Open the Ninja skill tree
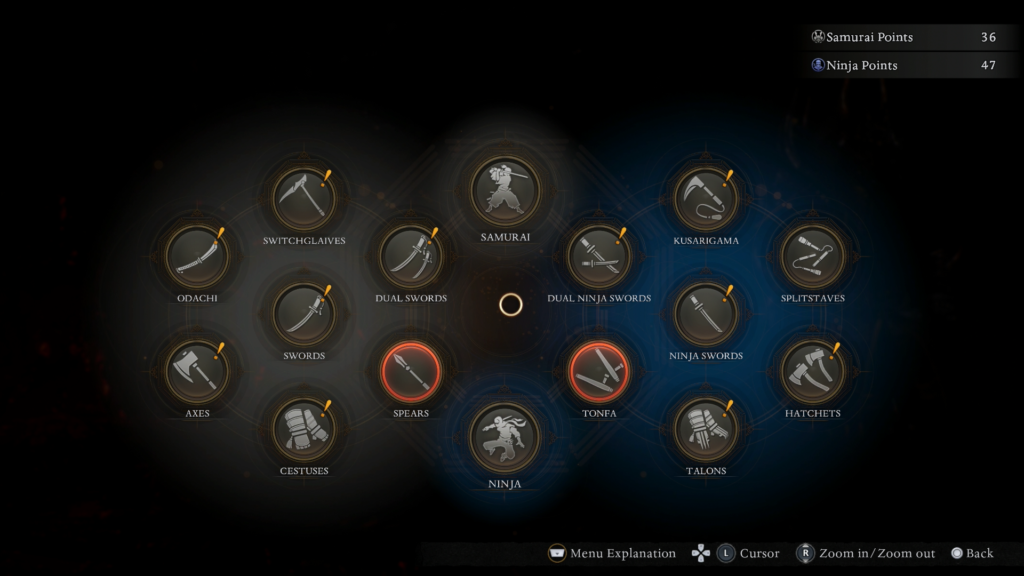The height and width of the screenshot is (576, 1024). 505,437
